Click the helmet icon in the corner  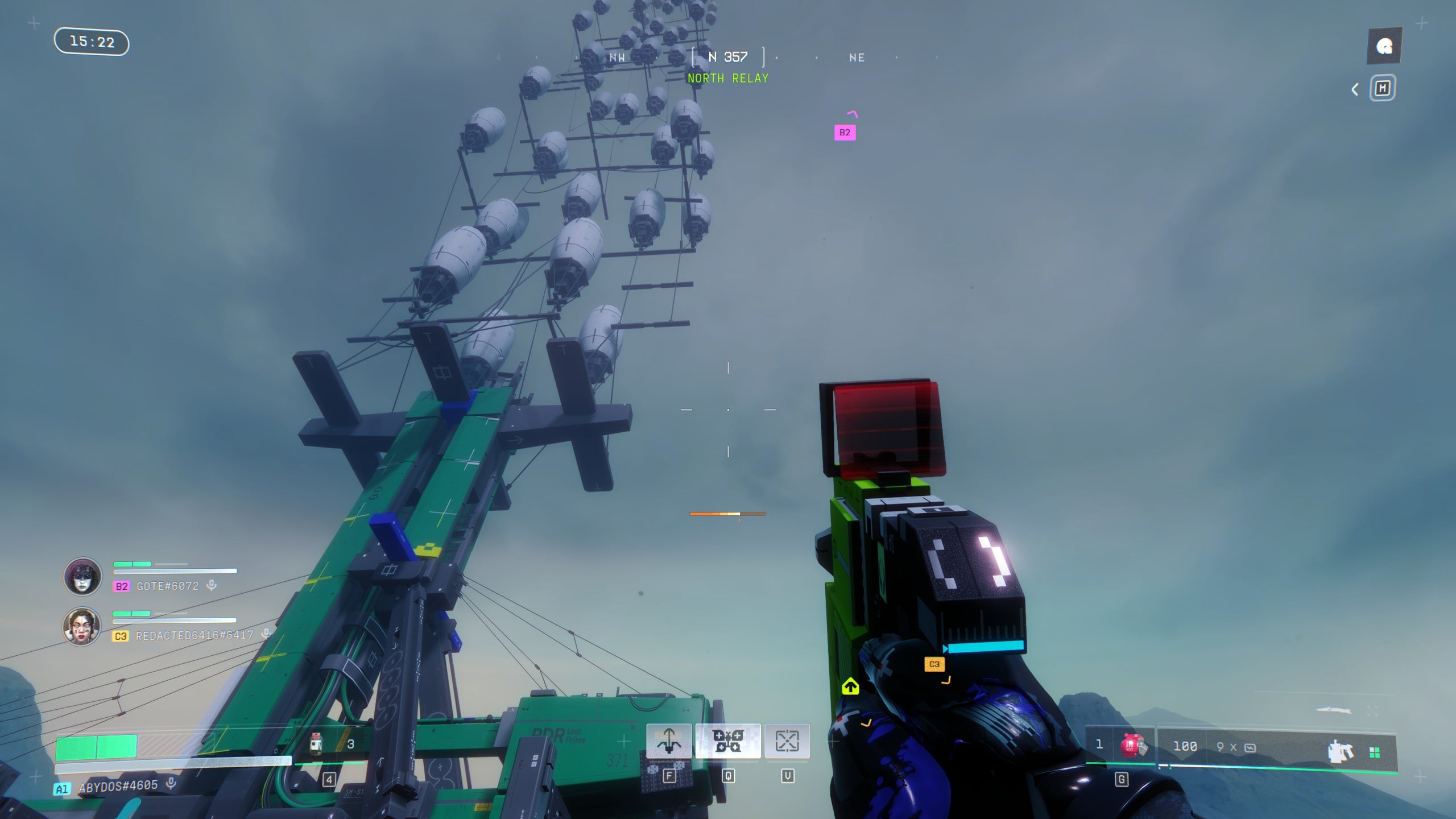click(x=1384, y=46)
